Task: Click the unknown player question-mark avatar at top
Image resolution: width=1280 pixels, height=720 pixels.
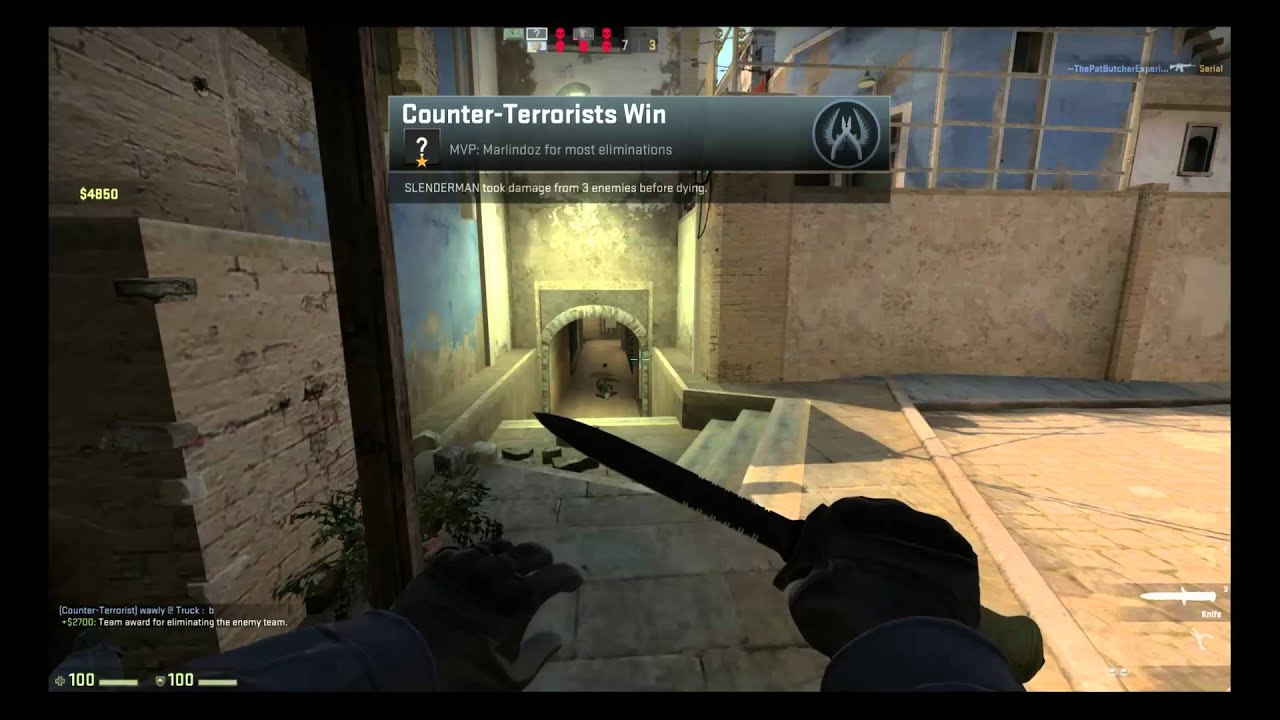Action: click(x=536, y=33)
